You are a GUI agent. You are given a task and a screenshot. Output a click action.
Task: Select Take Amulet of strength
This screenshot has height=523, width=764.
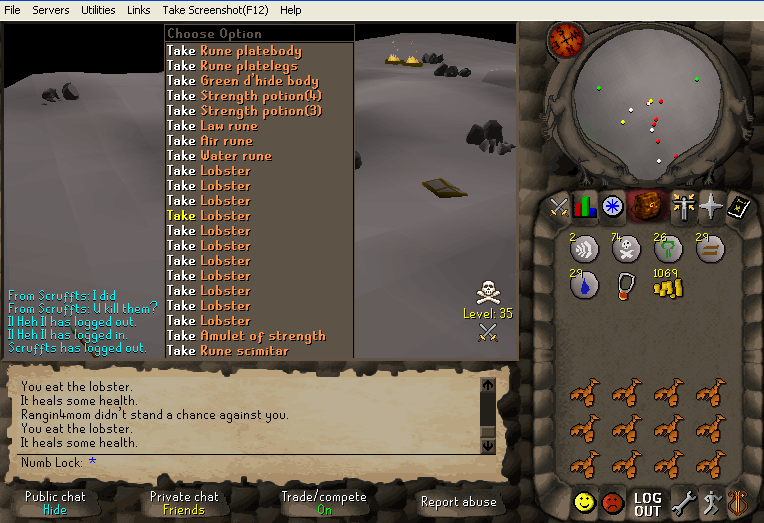(x=262, y=336)
